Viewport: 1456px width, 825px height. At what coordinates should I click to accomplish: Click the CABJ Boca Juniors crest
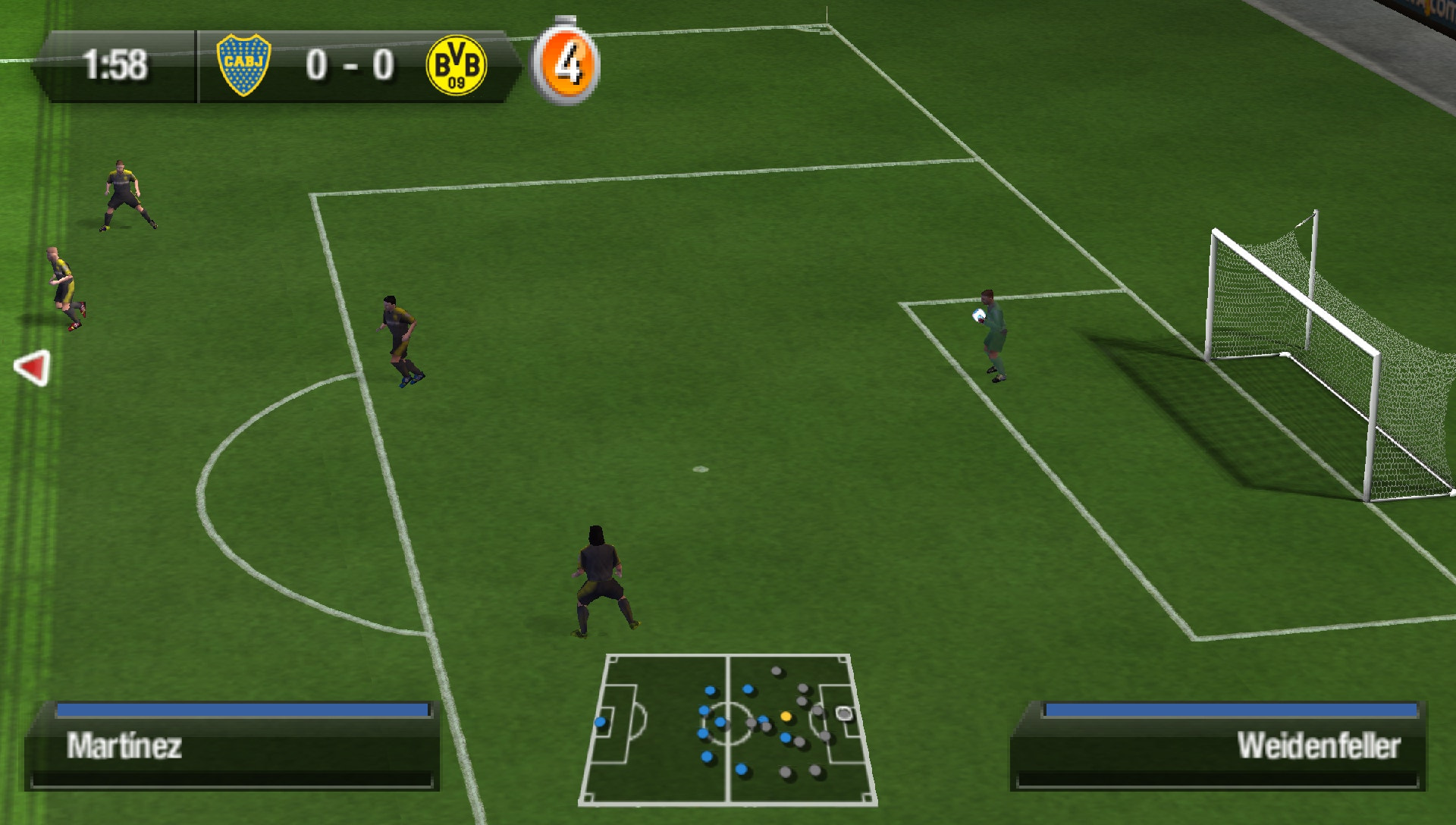pyautogui.click(x=244, y=64)
